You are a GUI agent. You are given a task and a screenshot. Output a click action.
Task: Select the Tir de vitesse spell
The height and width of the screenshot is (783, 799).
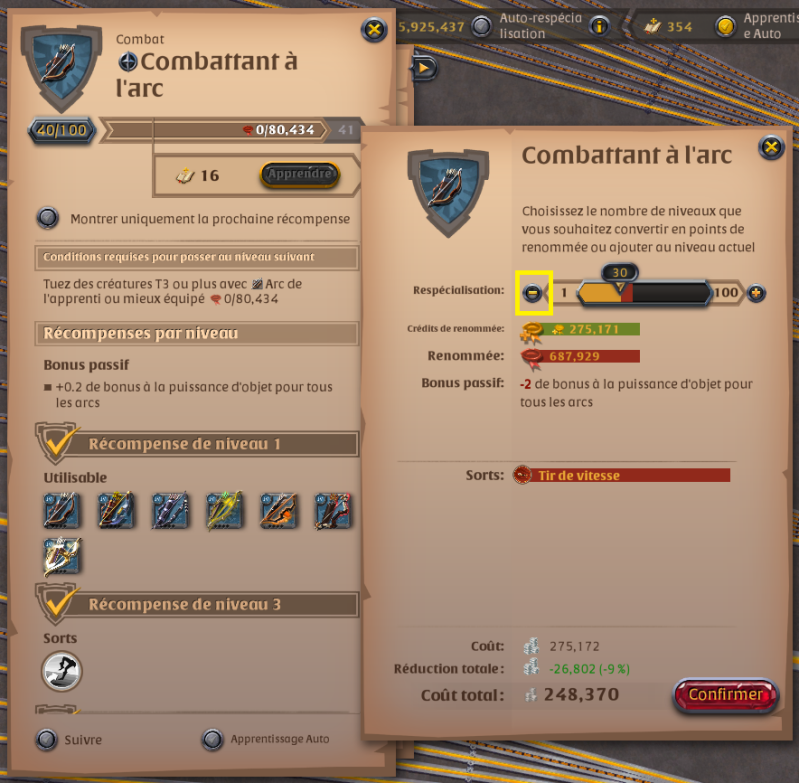coord(620,475)
